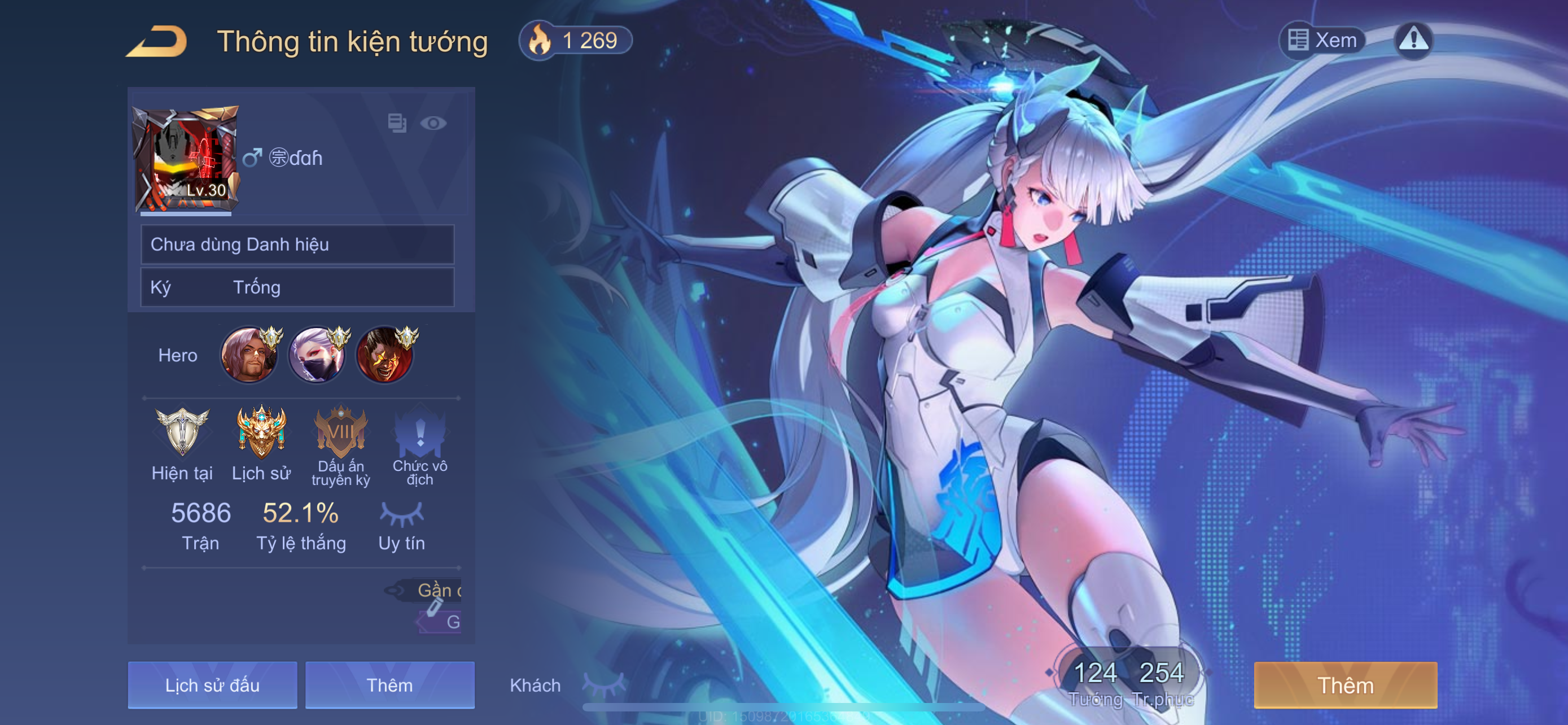View the masked white-haired hero portrait
This screenshot has height=725, width=1568.
pyautogui.click(x=317, y=356)
